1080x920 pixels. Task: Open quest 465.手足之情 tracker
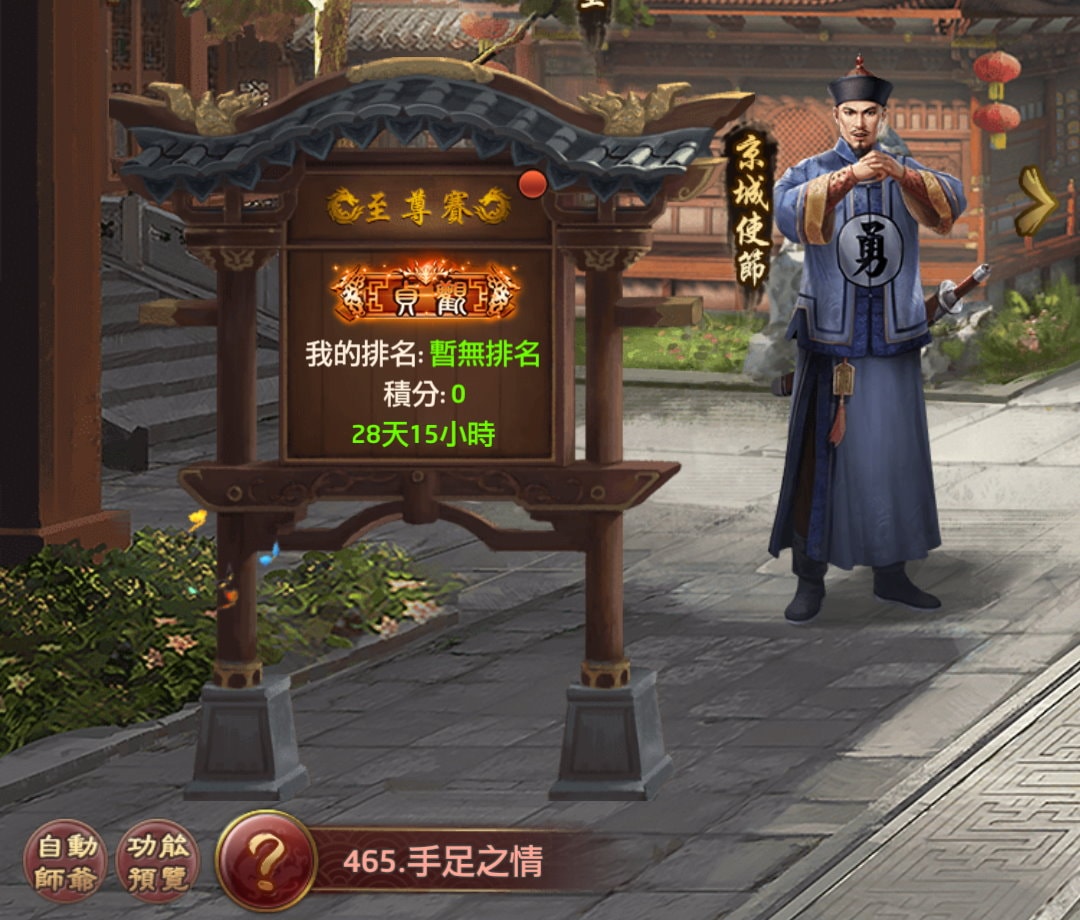click(x=445, y=861)
